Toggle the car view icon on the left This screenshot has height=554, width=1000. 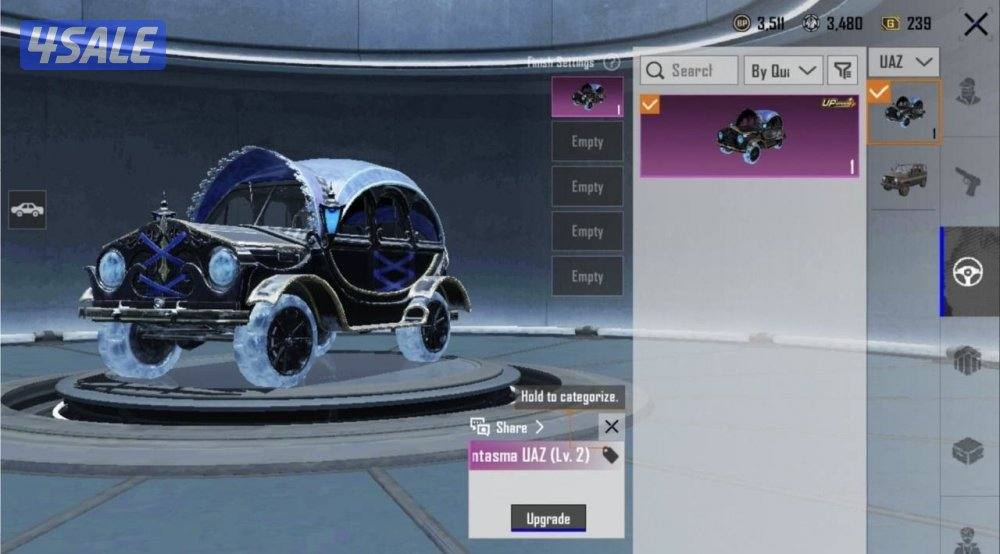pos(27,209)
